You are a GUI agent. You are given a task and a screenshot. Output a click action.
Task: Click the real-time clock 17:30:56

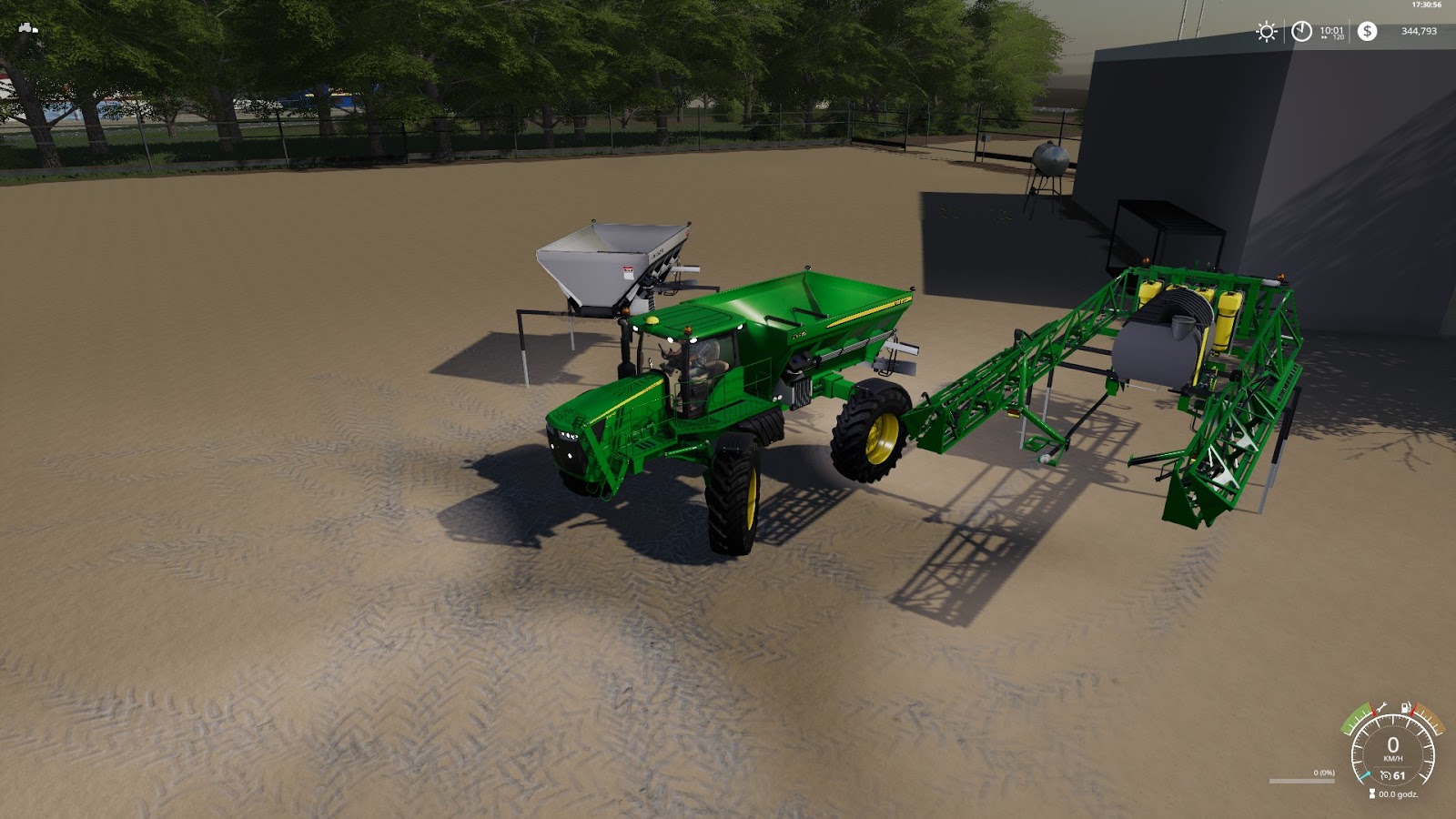(x=1427, y=5)
